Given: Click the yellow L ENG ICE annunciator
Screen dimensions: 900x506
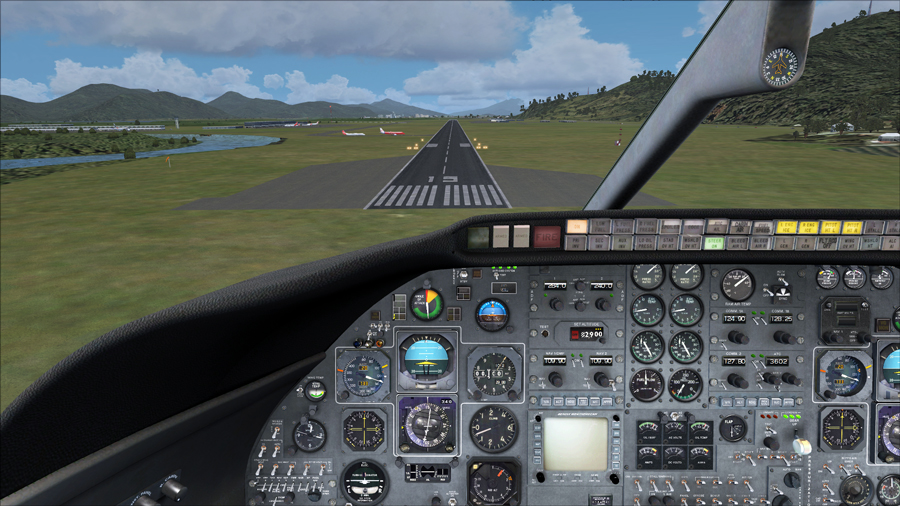Looking at the screenshot, I should point(786,227).
